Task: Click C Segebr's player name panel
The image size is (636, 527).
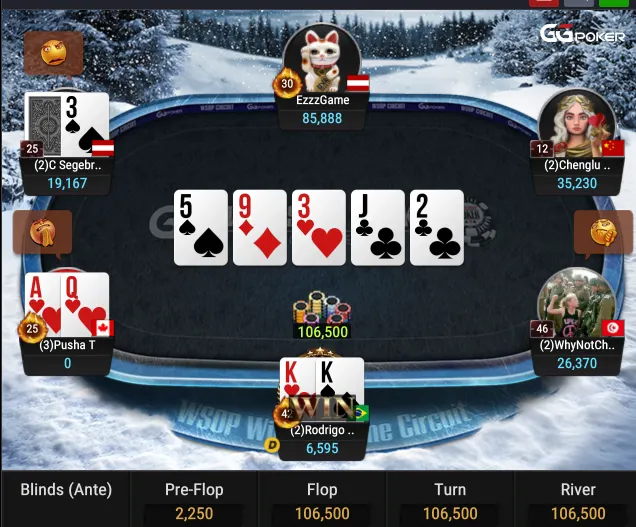Action: (68, 175)
